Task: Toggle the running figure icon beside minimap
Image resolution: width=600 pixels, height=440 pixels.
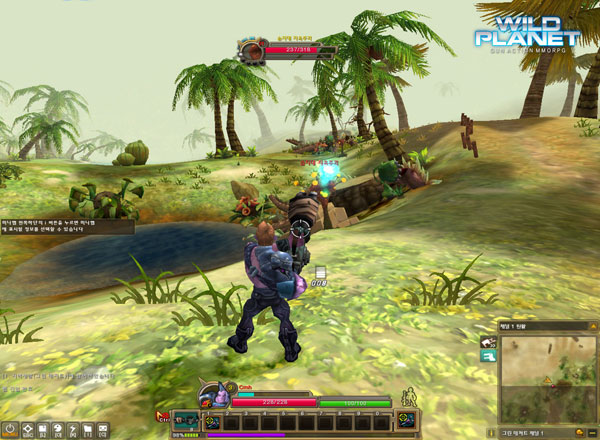Action: [x=488, y=343]
